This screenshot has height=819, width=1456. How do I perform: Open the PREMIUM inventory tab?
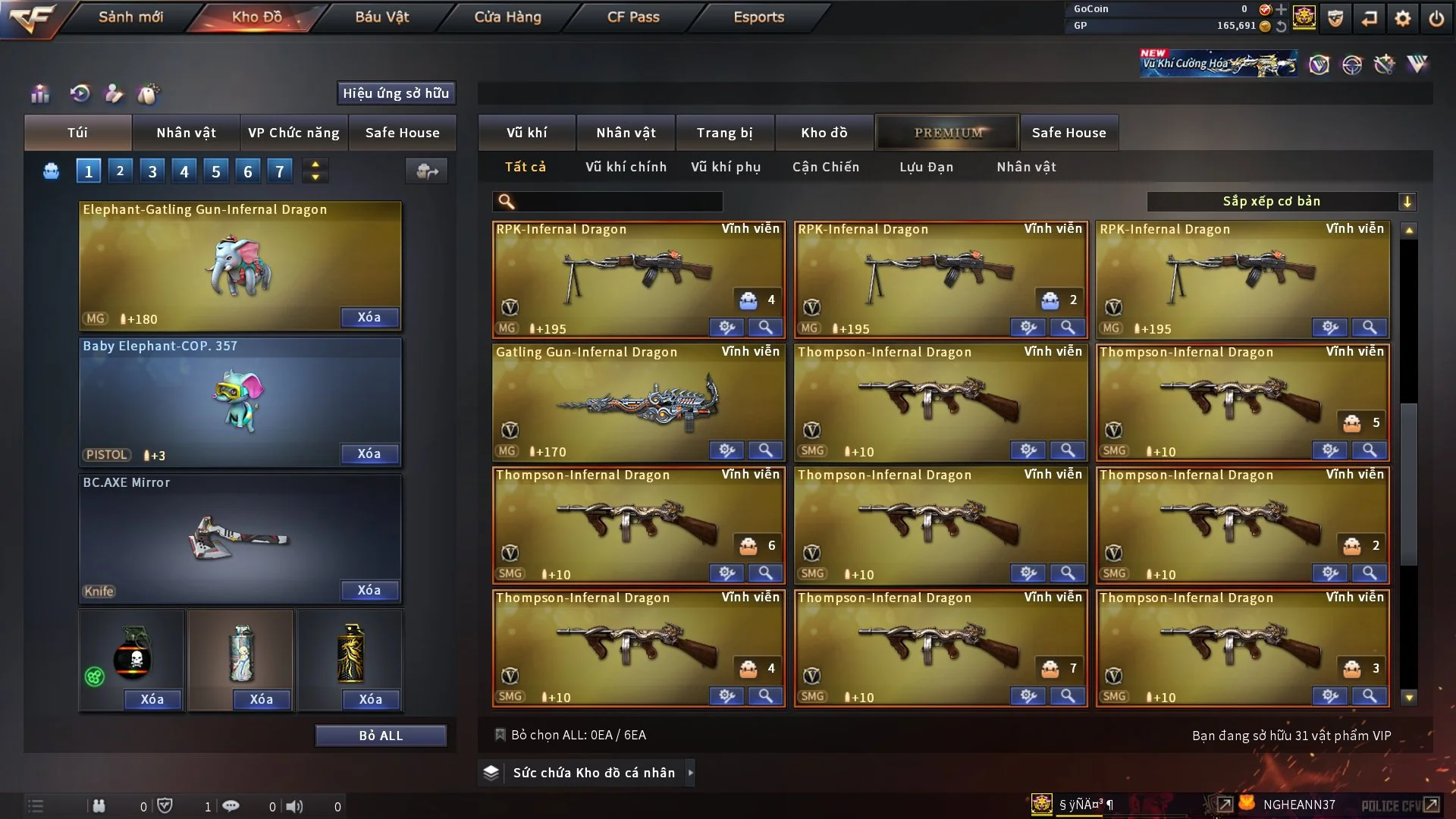[x=947, y=133]
